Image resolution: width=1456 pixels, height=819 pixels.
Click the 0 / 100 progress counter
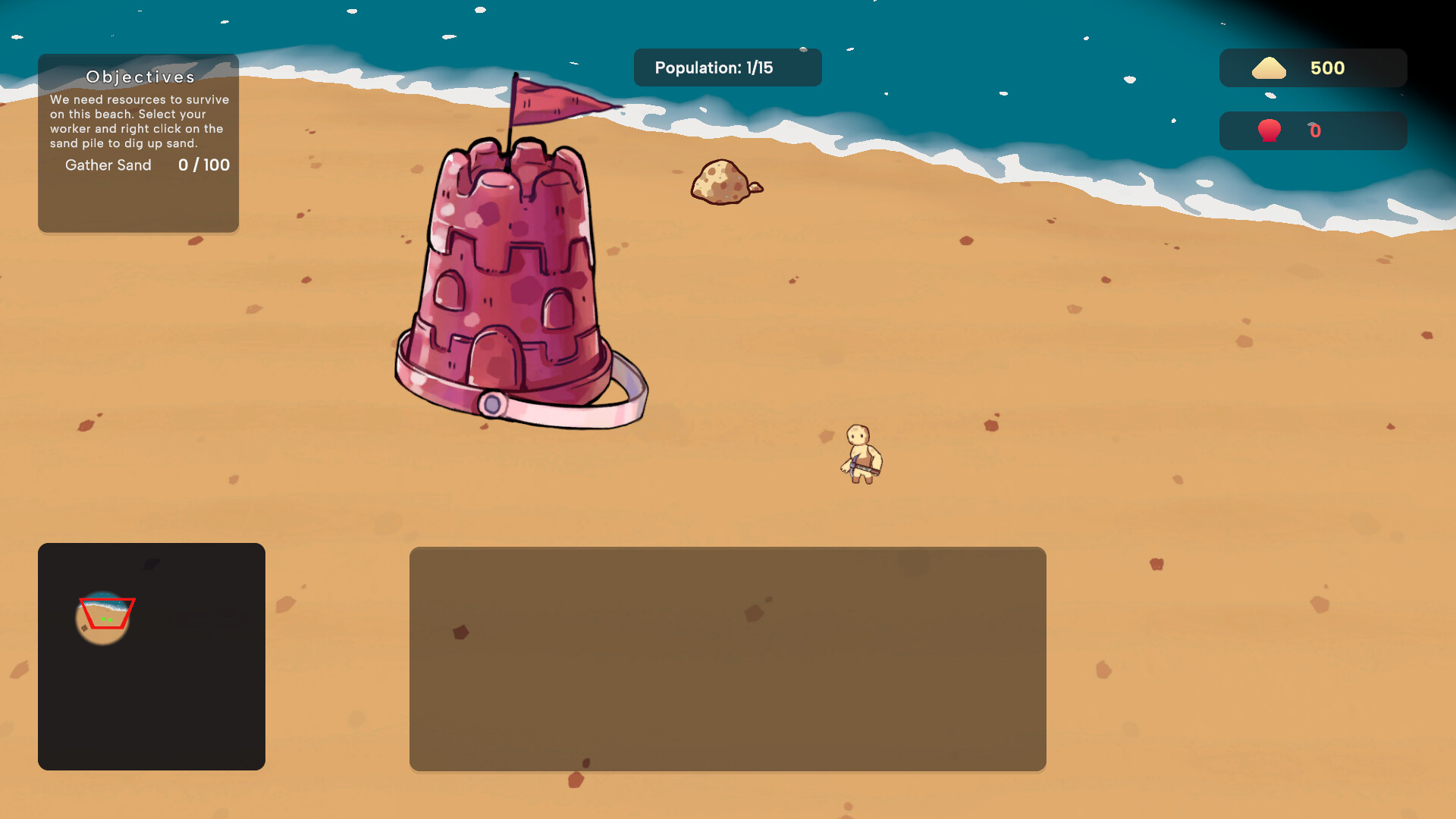[x=203, y=165]
